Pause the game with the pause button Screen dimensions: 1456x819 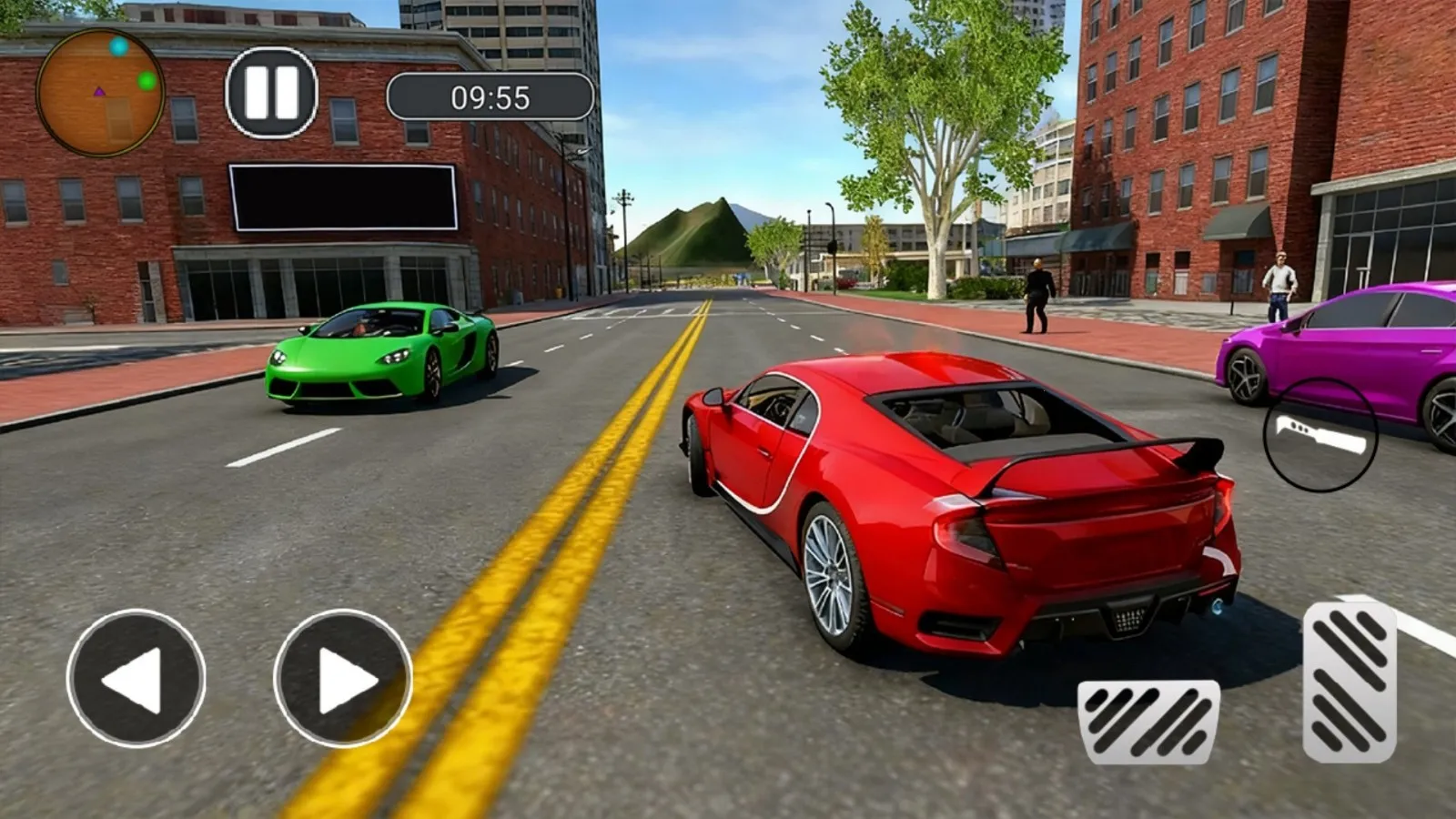pyautogui.click(x=271, y=93)
